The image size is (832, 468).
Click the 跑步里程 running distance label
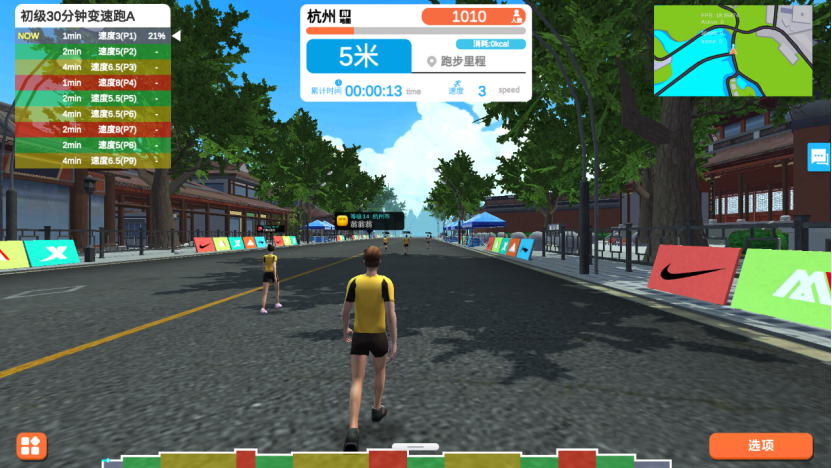(463, 61)
